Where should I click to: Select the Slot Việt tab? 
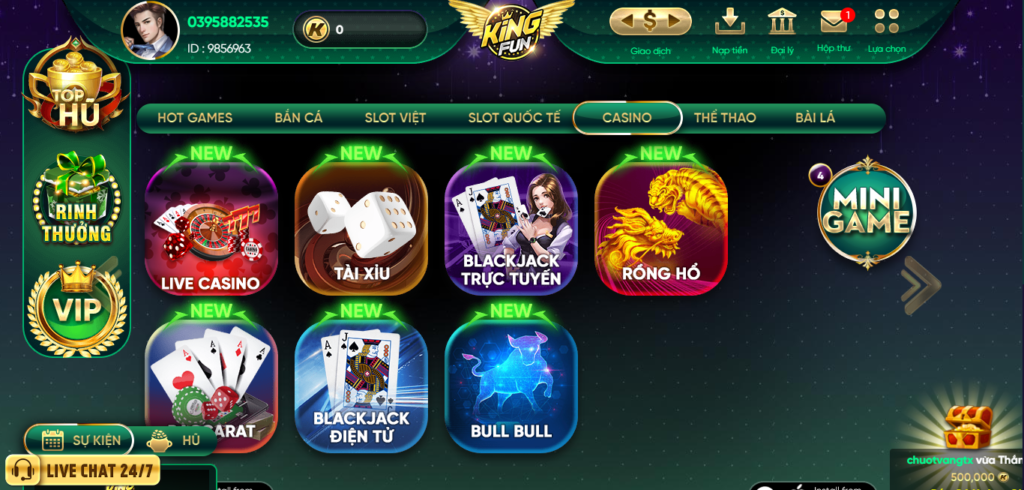pyautogui.click(x=395, y=118)
